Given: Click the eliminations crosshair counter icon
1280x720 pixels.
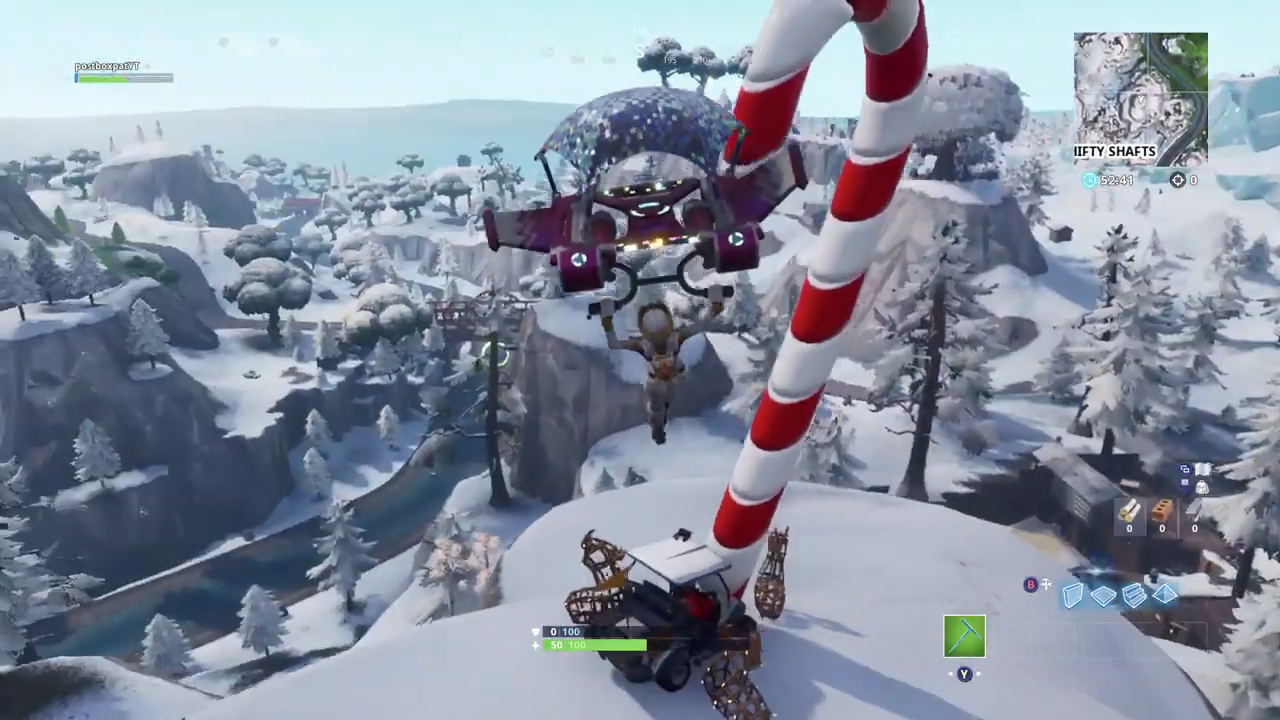Looking at the screenshot, I should [x=1178, y=180].
